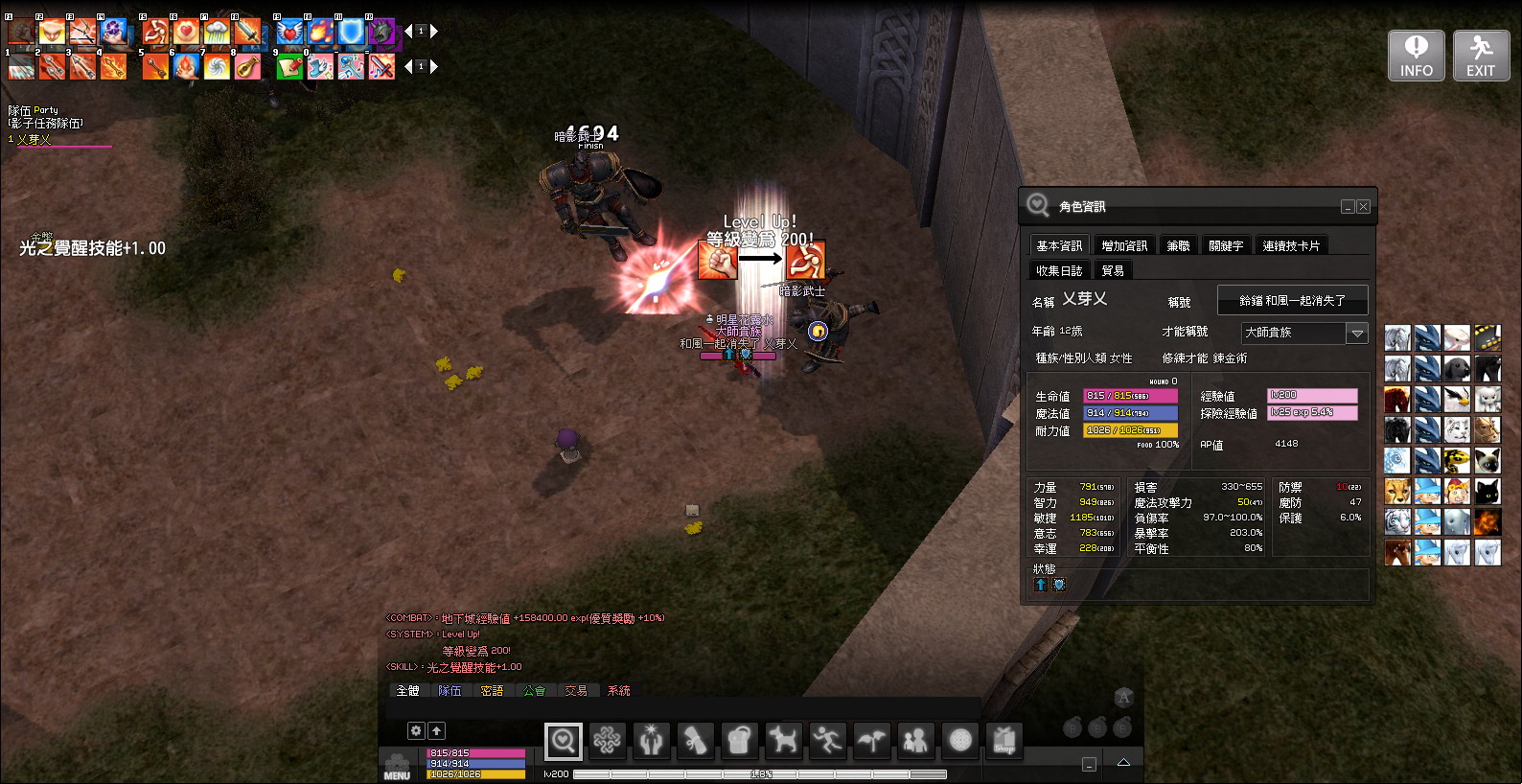Open the main MENU button
The width and height of the screenshot is (1522, 784).
[x=397, y=767]
